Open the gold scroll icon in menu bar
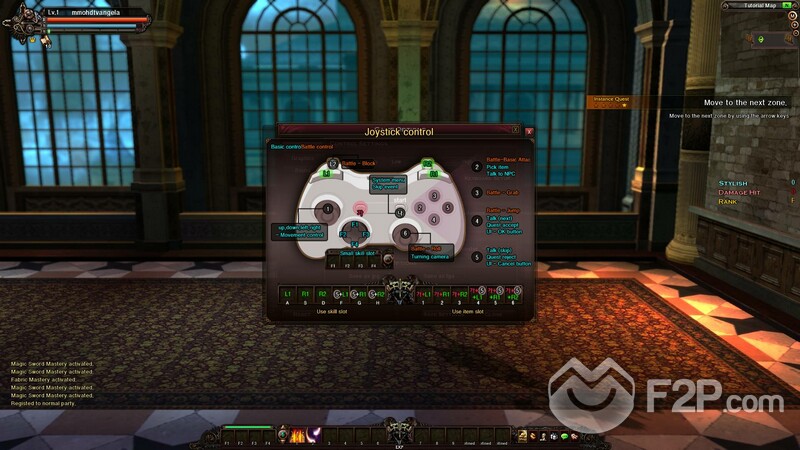This screenshot has width=800, height=450. tap(522, 435)
